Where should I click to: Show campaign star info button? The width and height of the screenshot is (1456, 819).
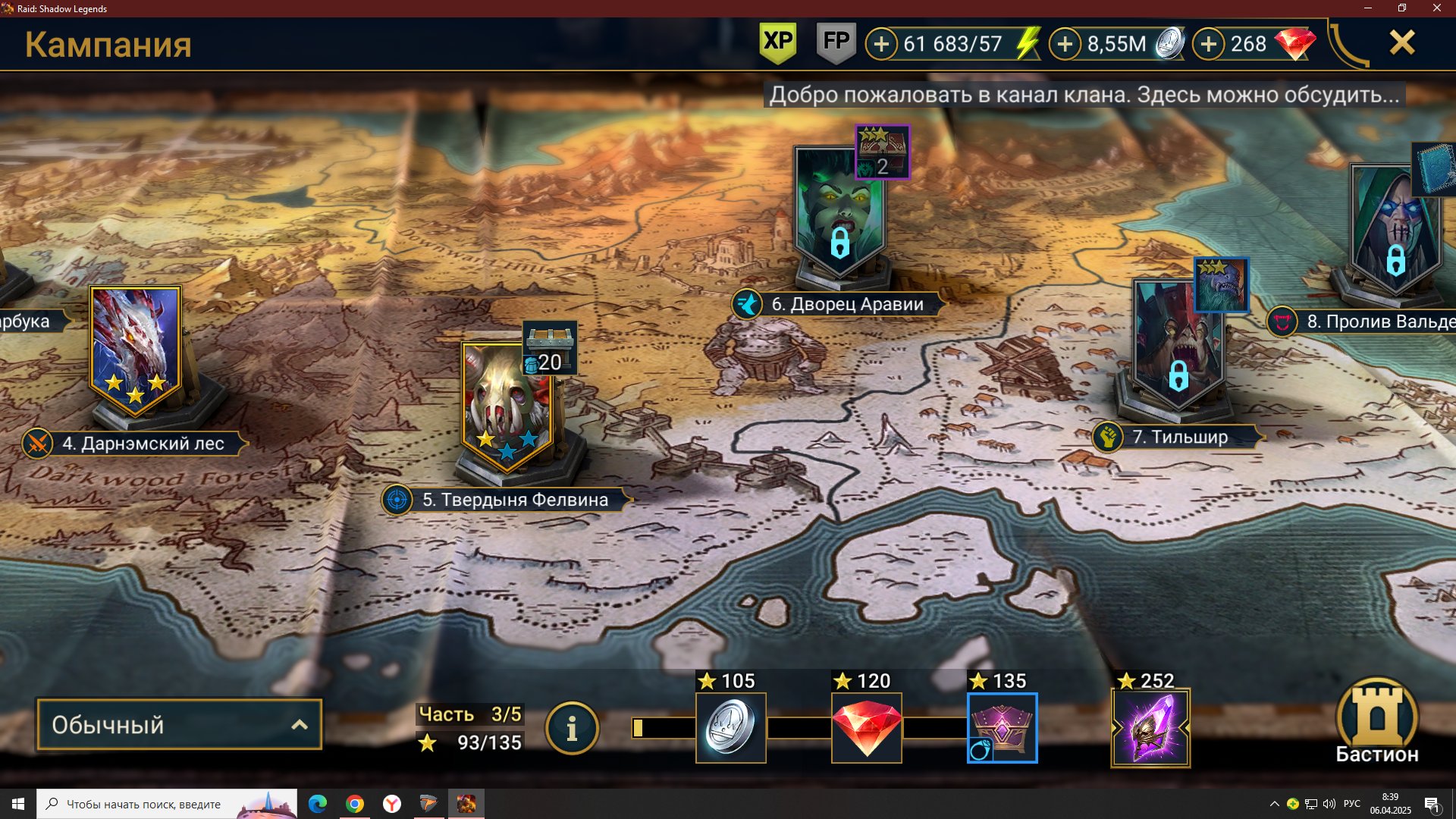coord(572,729)
